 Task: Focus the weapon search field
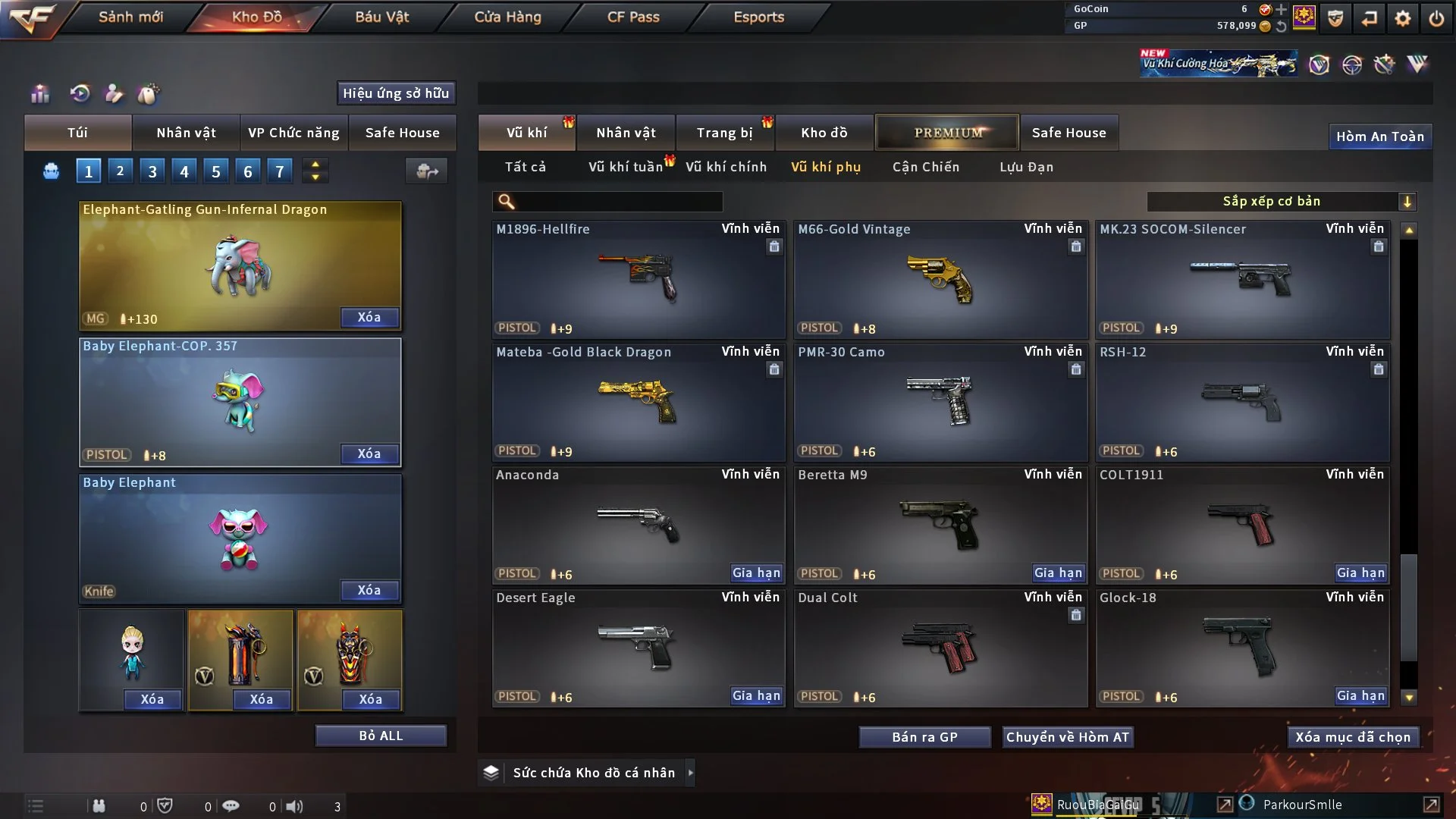click(x=618, y=202)
